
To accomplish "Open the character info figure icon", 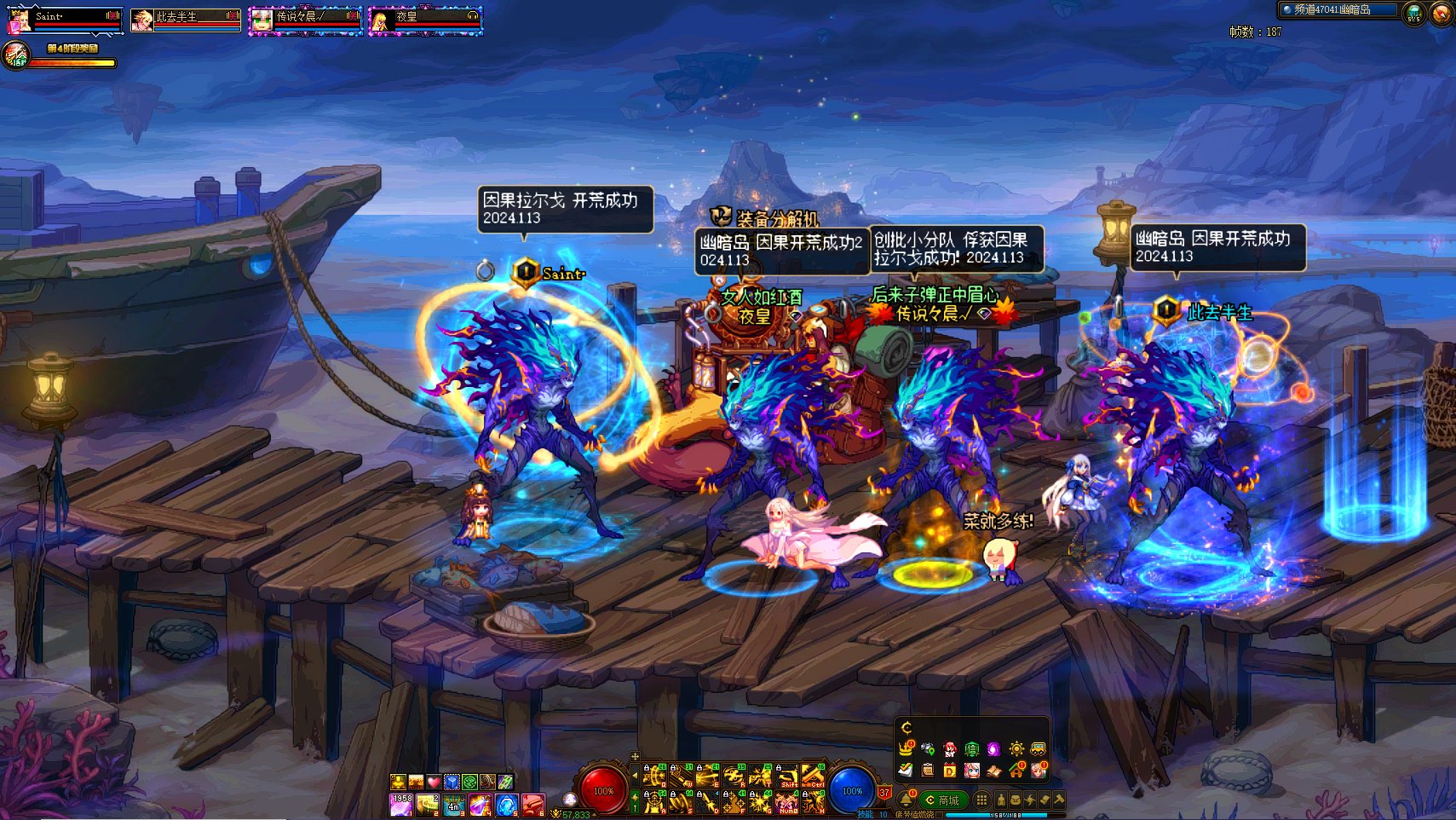I will click(x=1001, y=800).
